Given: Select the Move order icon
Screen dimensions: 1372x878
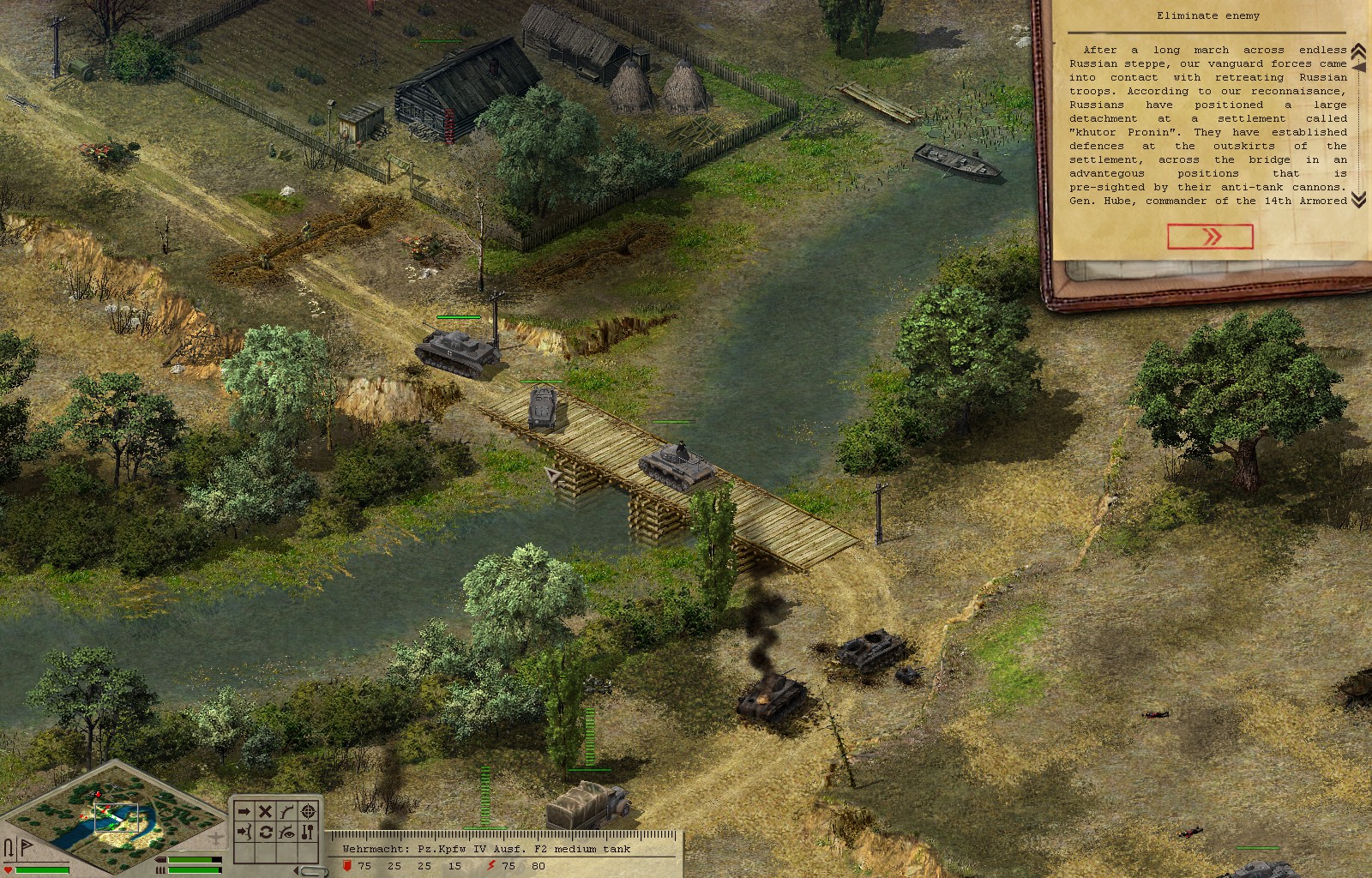Looking at the screenshot, I should (244, 811).
